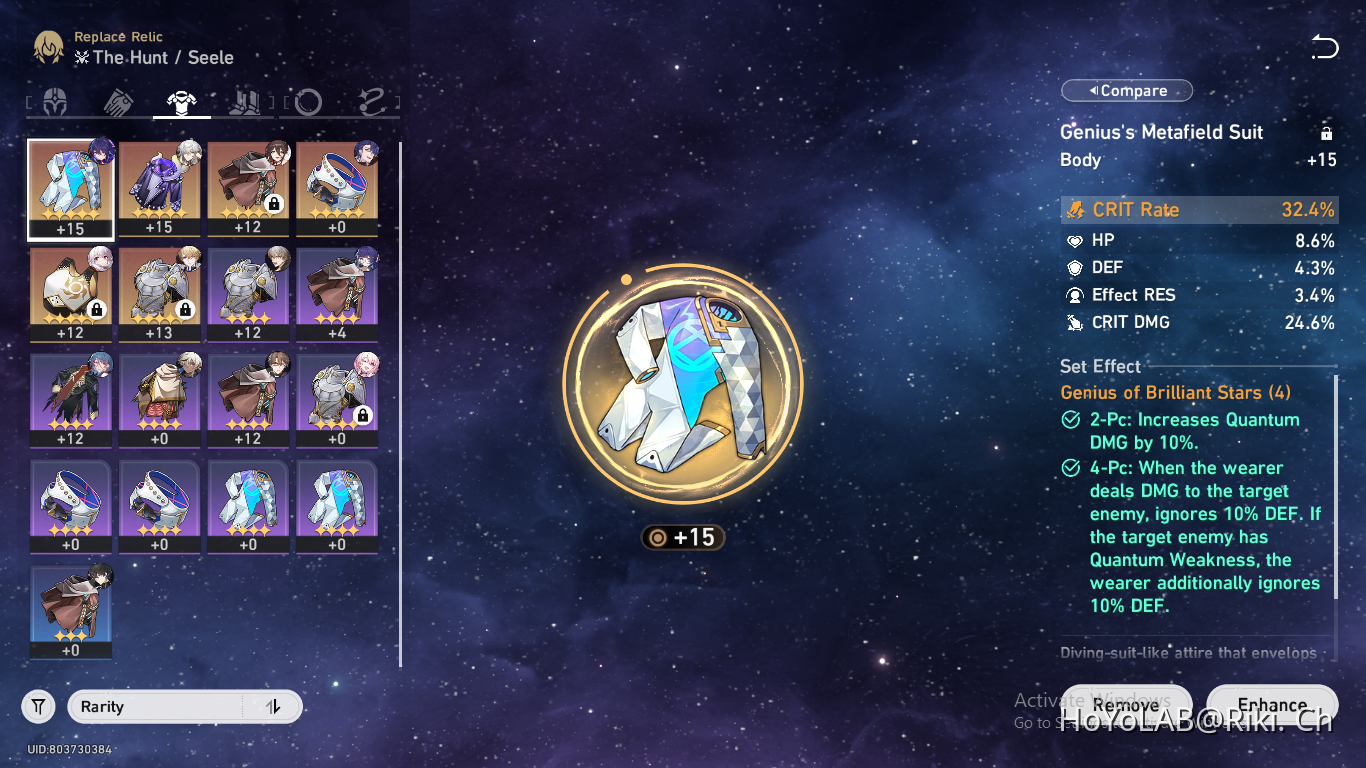Select the Boots relic slot icon

click(x=245, y=101)
